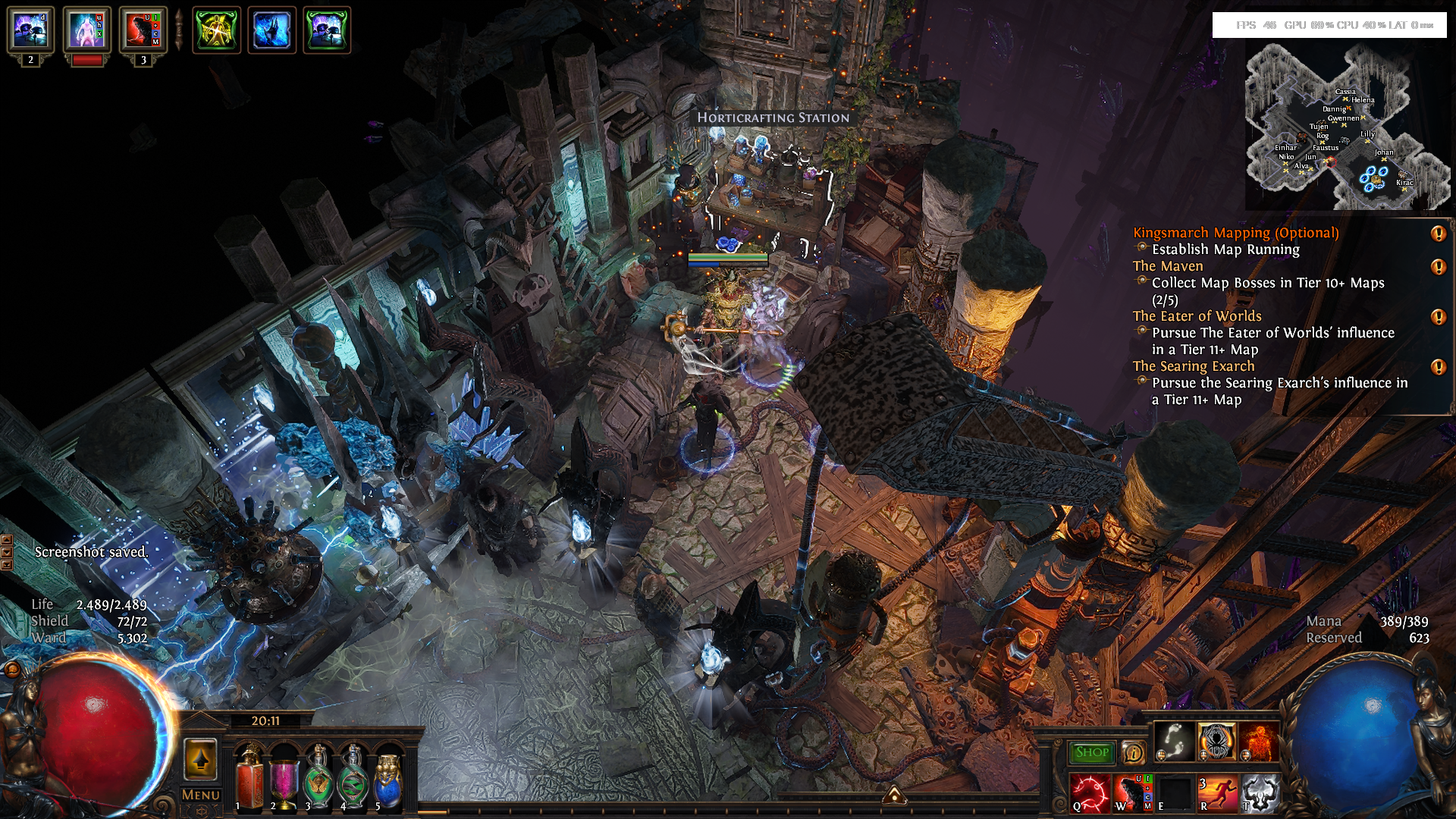This screenshot has width=1456, height=819.
Task: Click the yellow glowing figure buff icon
Action: point(217,30)
